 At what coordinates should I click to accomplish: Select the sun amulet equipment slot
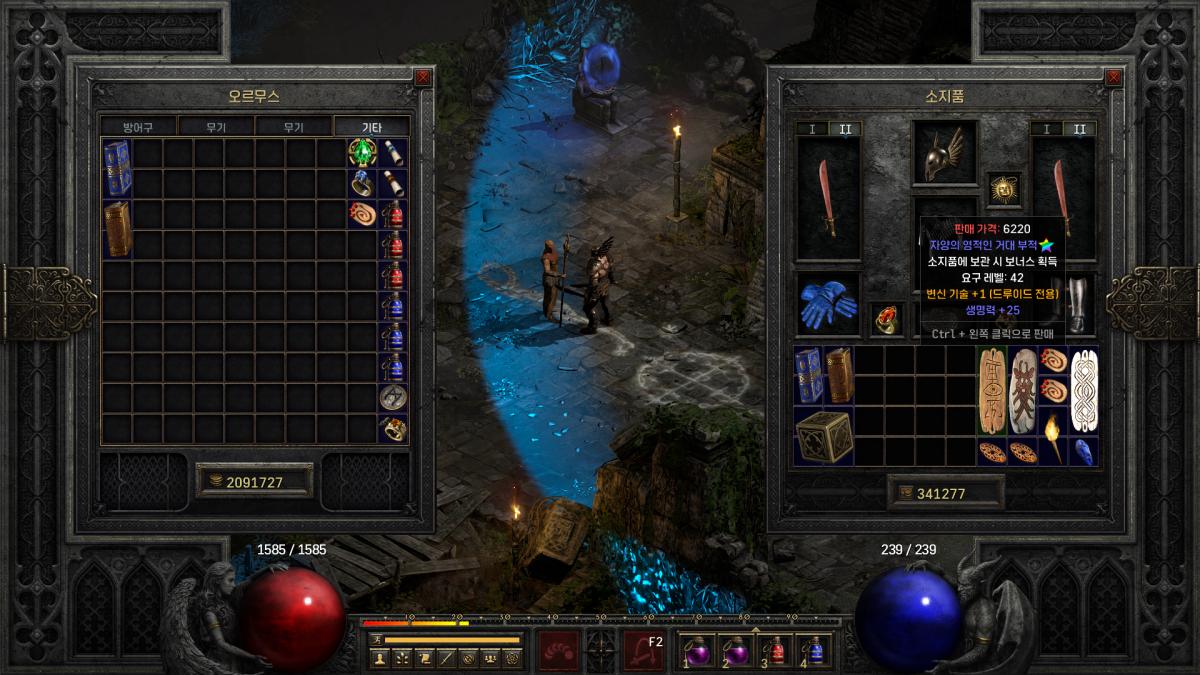pyautogui.click(x=1003, y=187)
